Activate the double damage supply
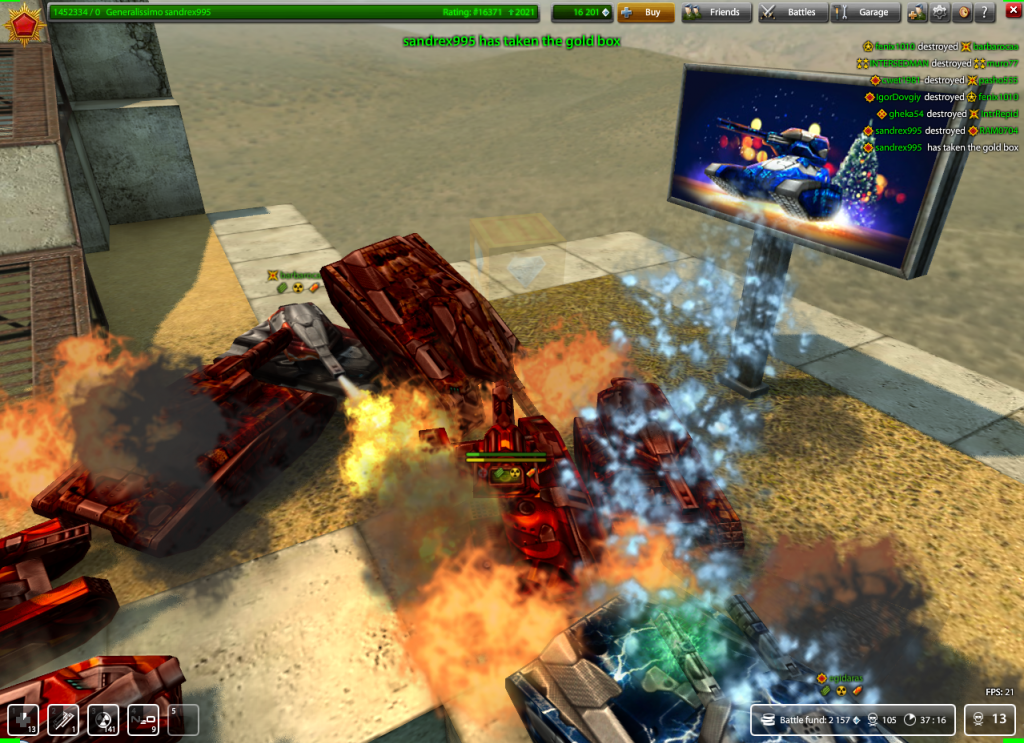1024x743 pixels. pyautogui.click(x=103, y=720)
